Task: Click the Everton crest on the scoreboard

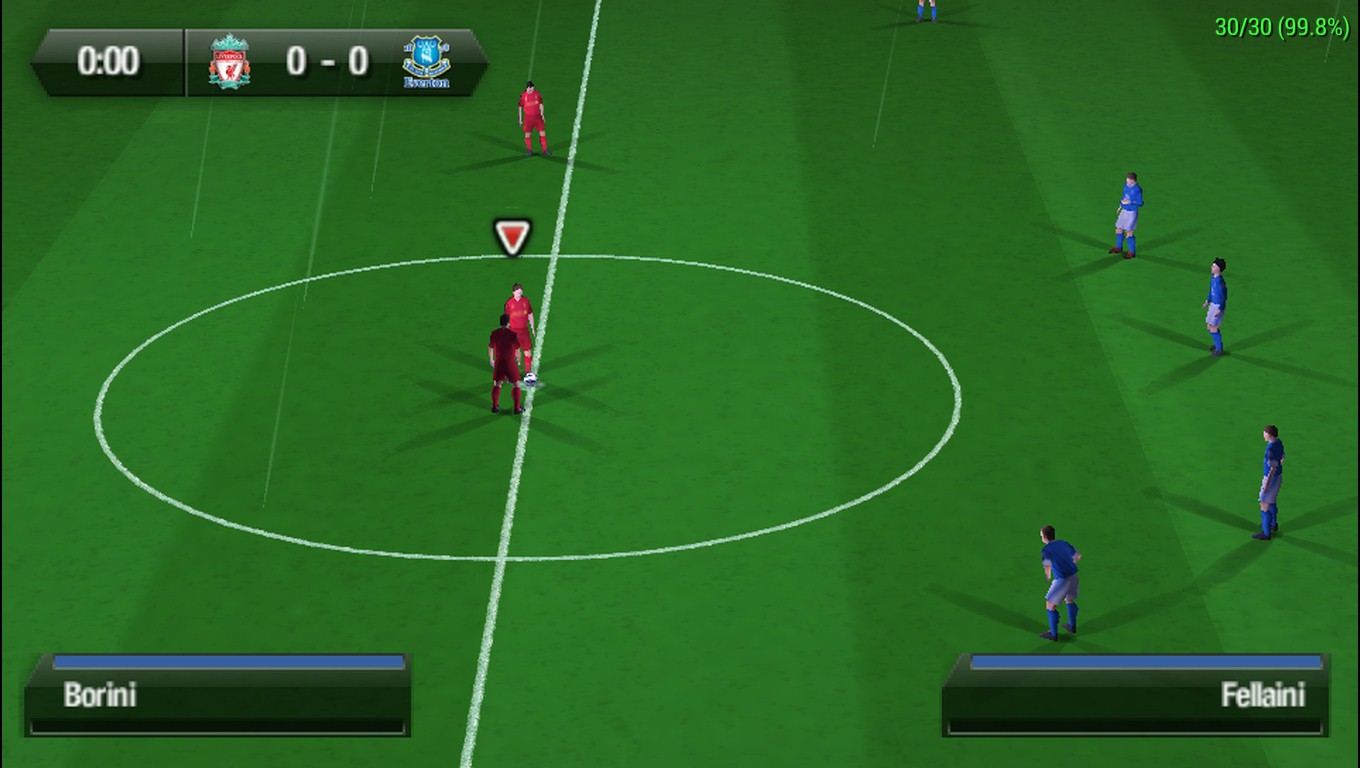Action: pos(425,62)
